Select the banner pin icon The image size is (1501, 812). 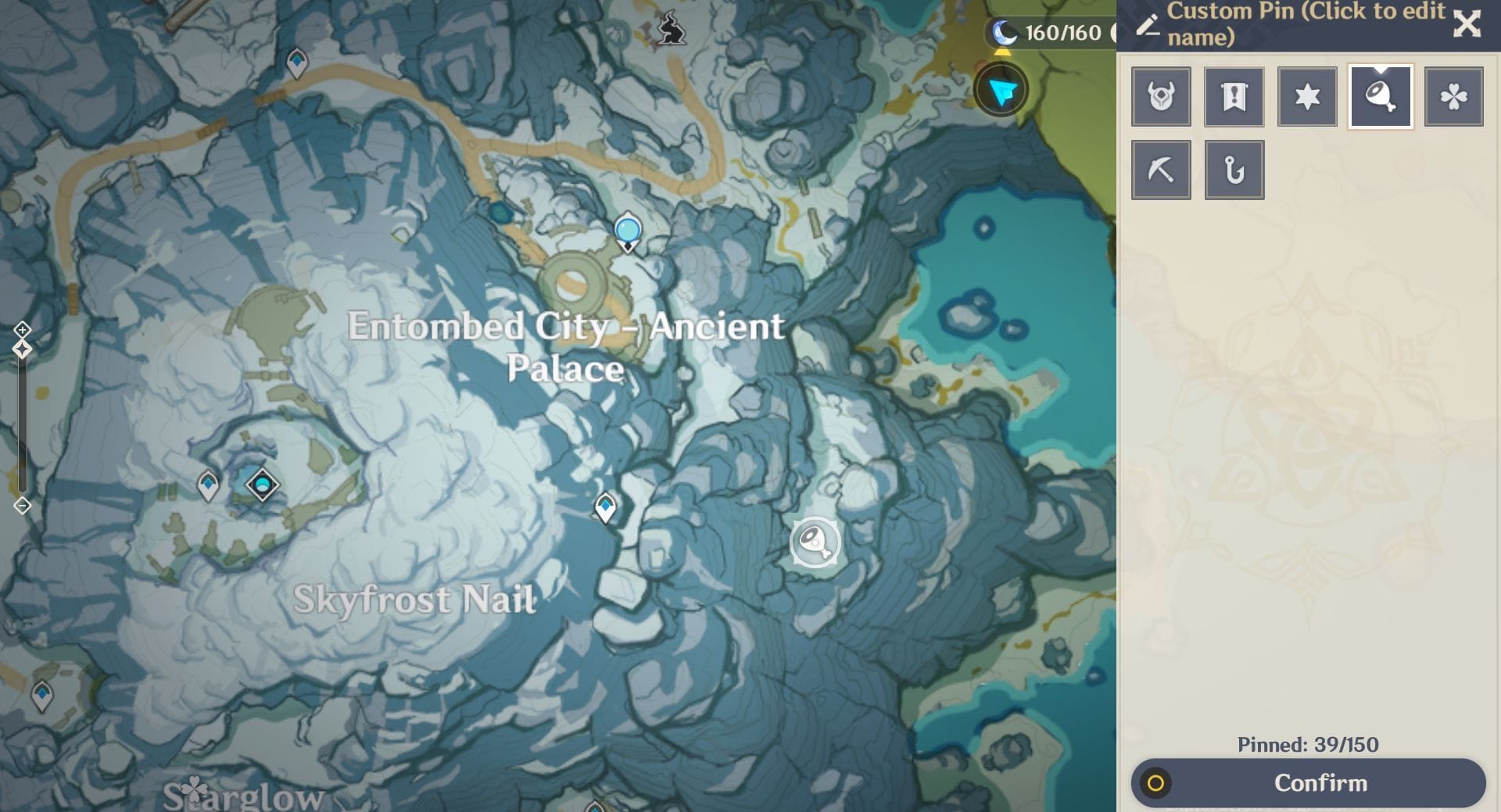coord(1234,95)
